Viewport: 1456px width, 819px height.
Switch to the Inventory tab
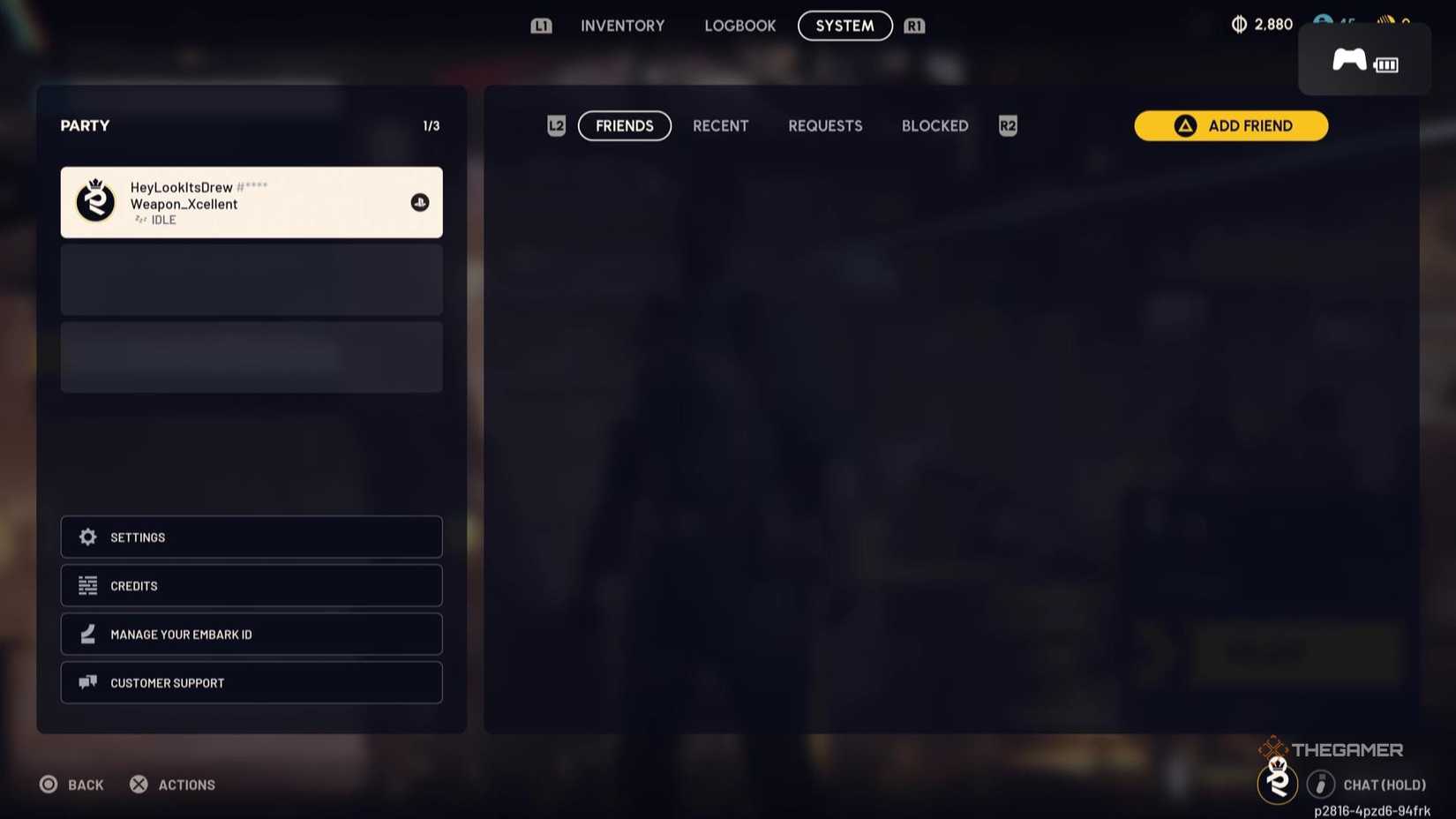pos(622,26)
